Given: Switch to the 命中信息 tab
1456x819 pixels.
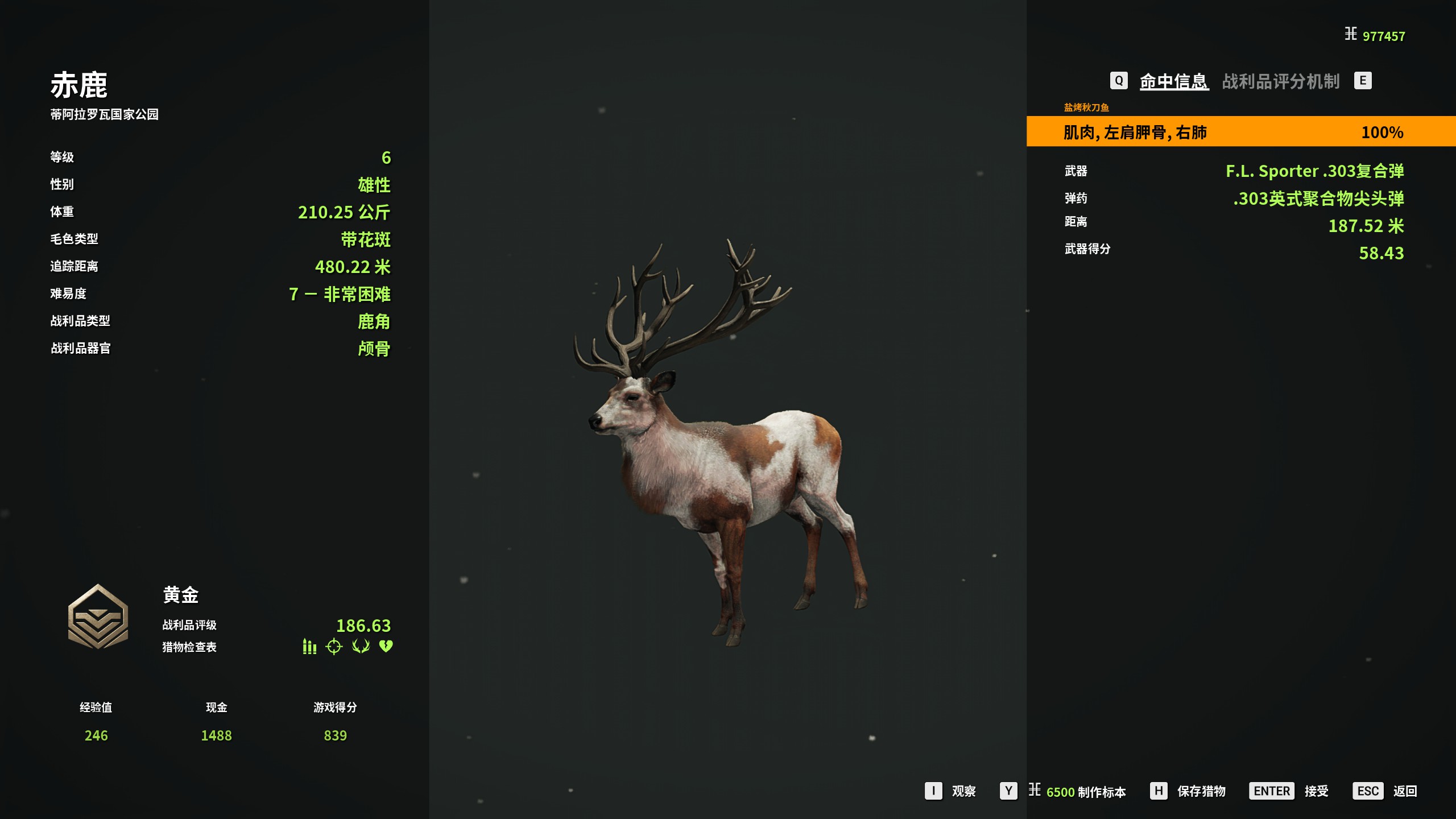Looking at the screenshot, I should pyautogui.click(x=1173, y=81).
